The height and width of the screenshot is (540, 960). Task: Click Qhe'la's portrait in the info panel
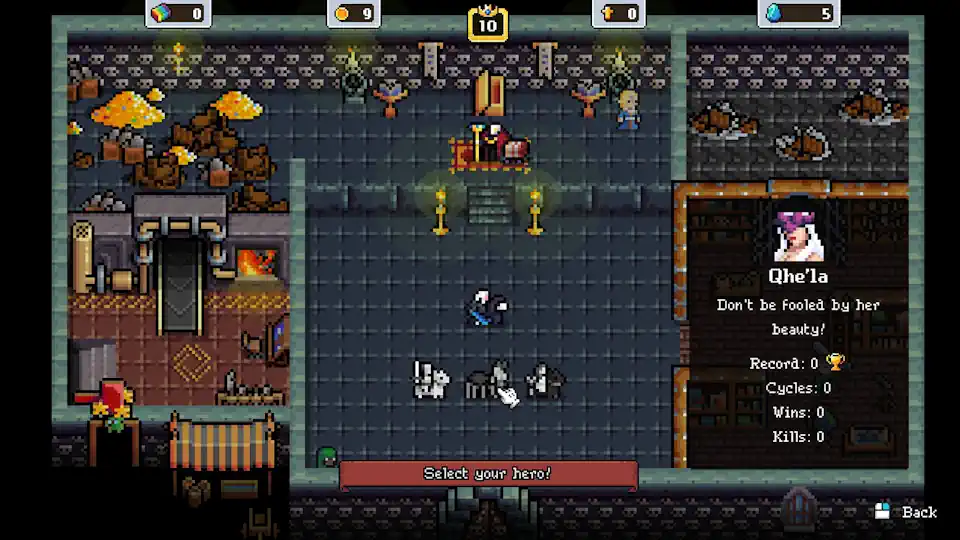[798, 231]
